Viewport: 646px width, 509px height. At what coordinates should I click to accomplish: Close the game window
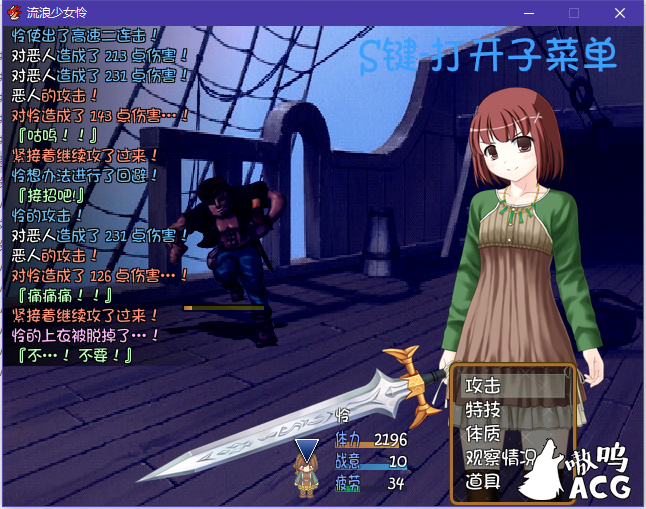pos(620,13)
